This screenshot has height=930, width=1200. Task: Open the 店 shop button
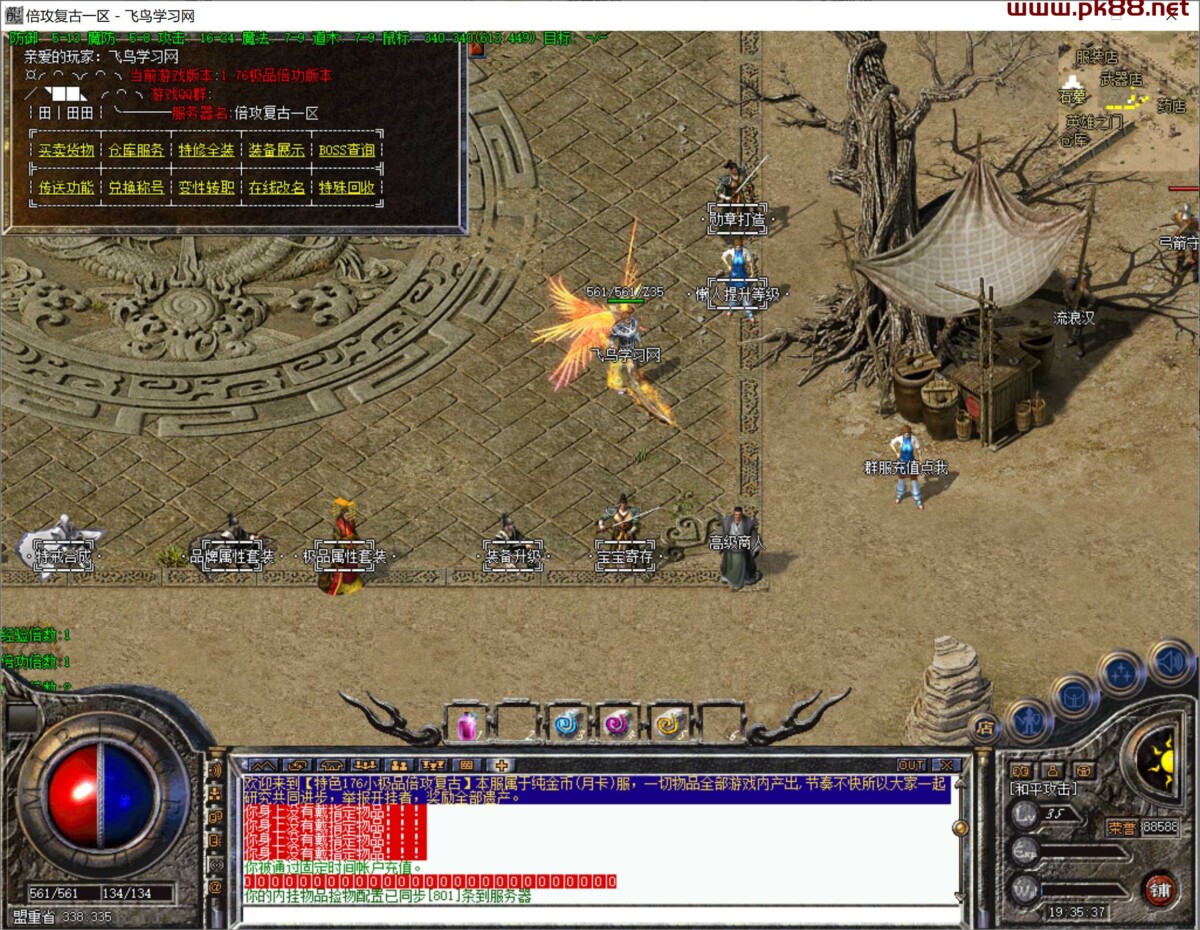point(984,728)
